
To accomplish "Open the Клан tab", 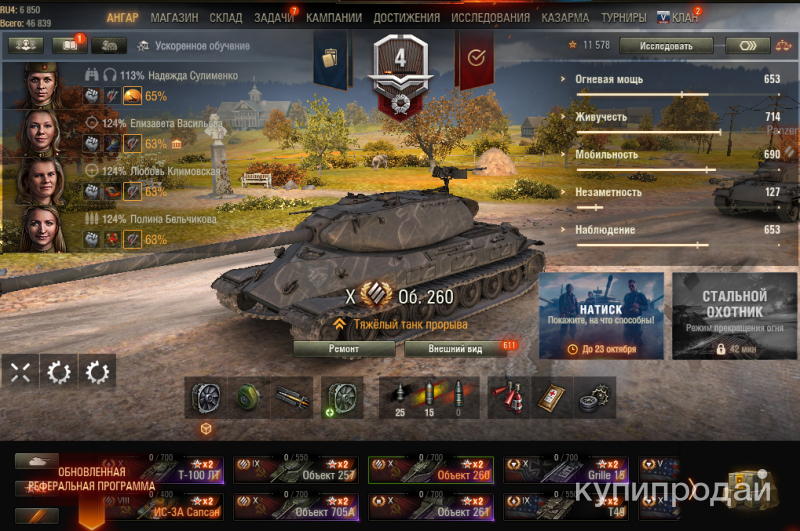I will pyautogui.click(x=680, y=17).
